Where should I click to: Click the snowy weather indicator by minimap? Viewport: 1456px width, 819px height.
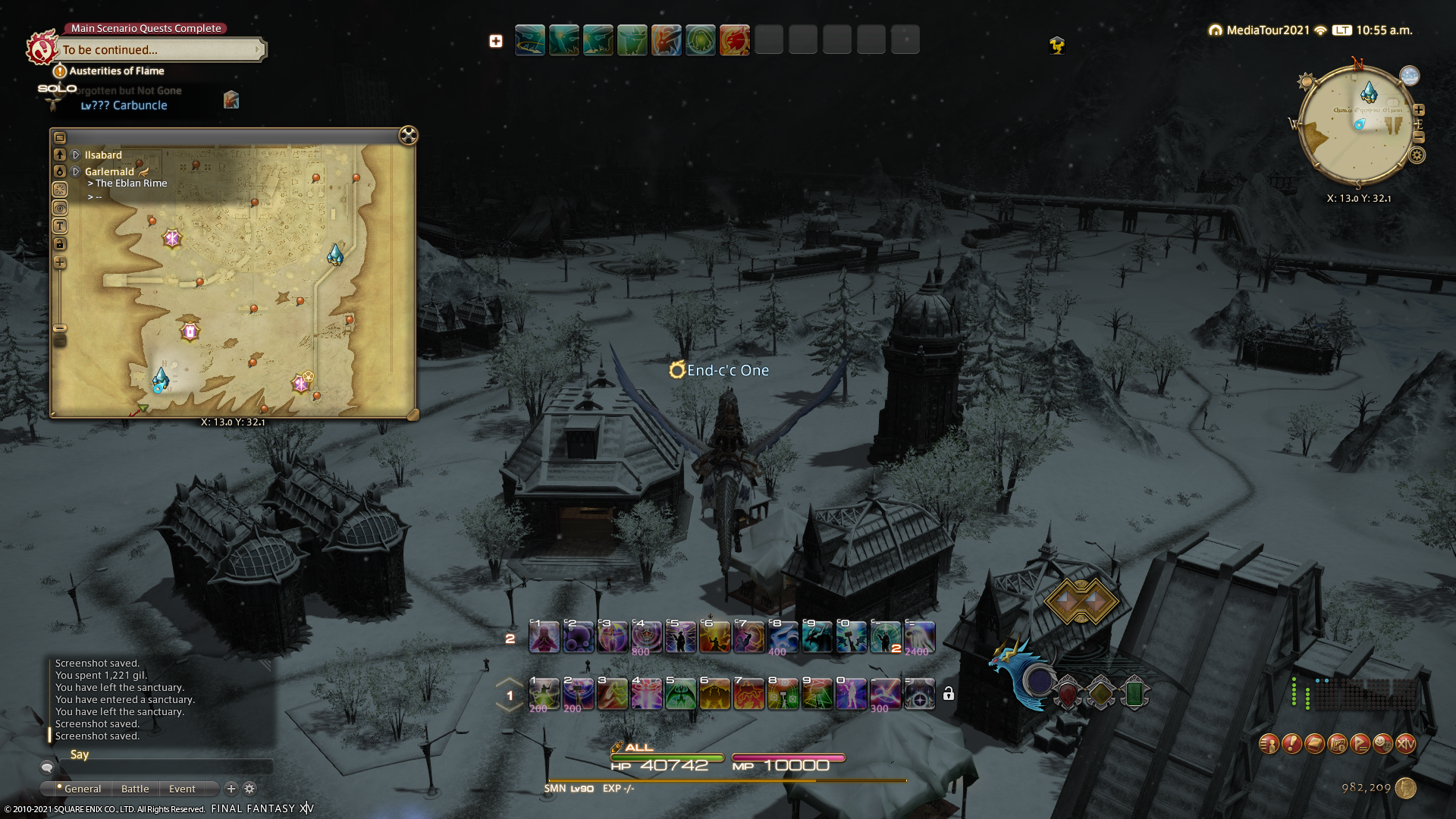[x=1410, y=76]
